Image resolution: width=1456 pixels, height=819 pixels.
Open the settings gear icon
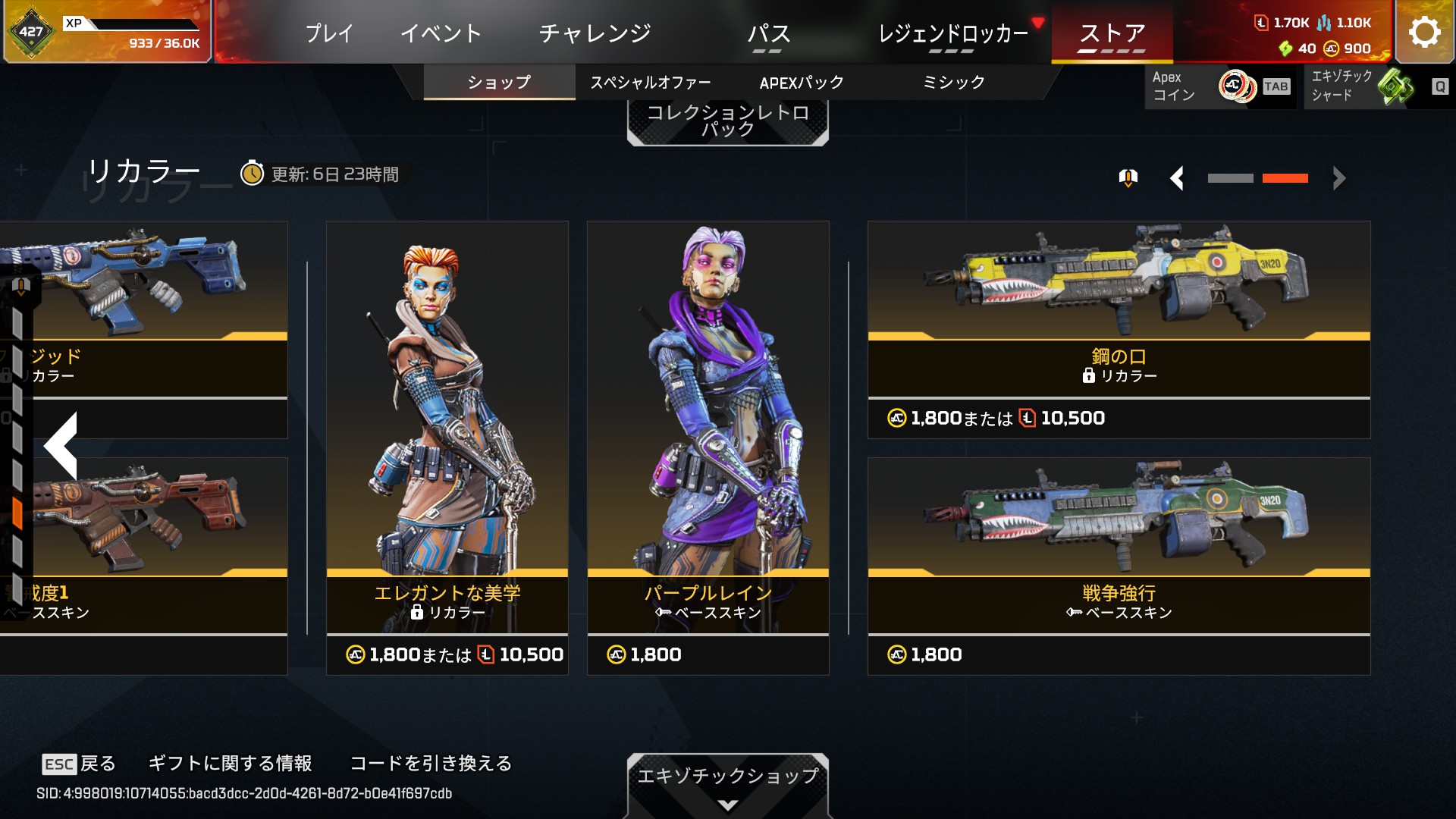point(1424,32)
